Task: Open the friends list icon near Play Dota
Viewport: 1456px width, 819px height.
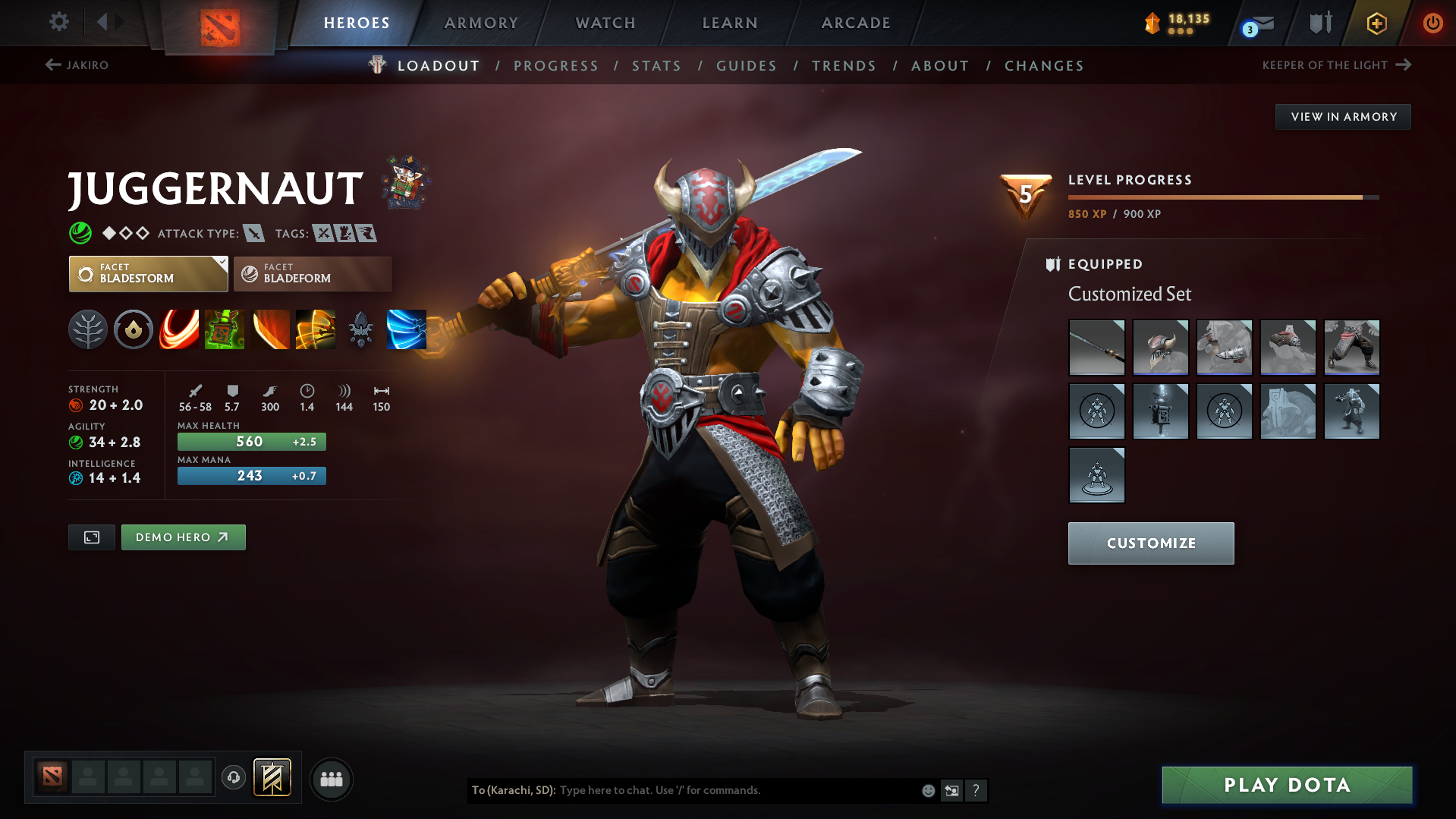Action: [x=332, y=779]
